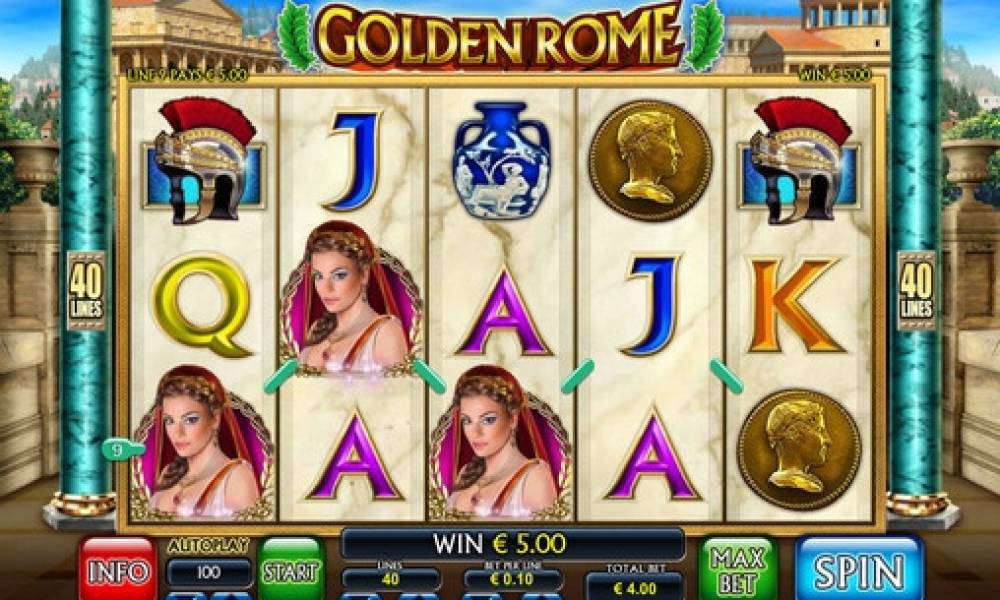Image resolution: width=1000 pixels, height=600 pixels.
Task: Start autoplay with the green START button
Action: click(x=290, y=572)
